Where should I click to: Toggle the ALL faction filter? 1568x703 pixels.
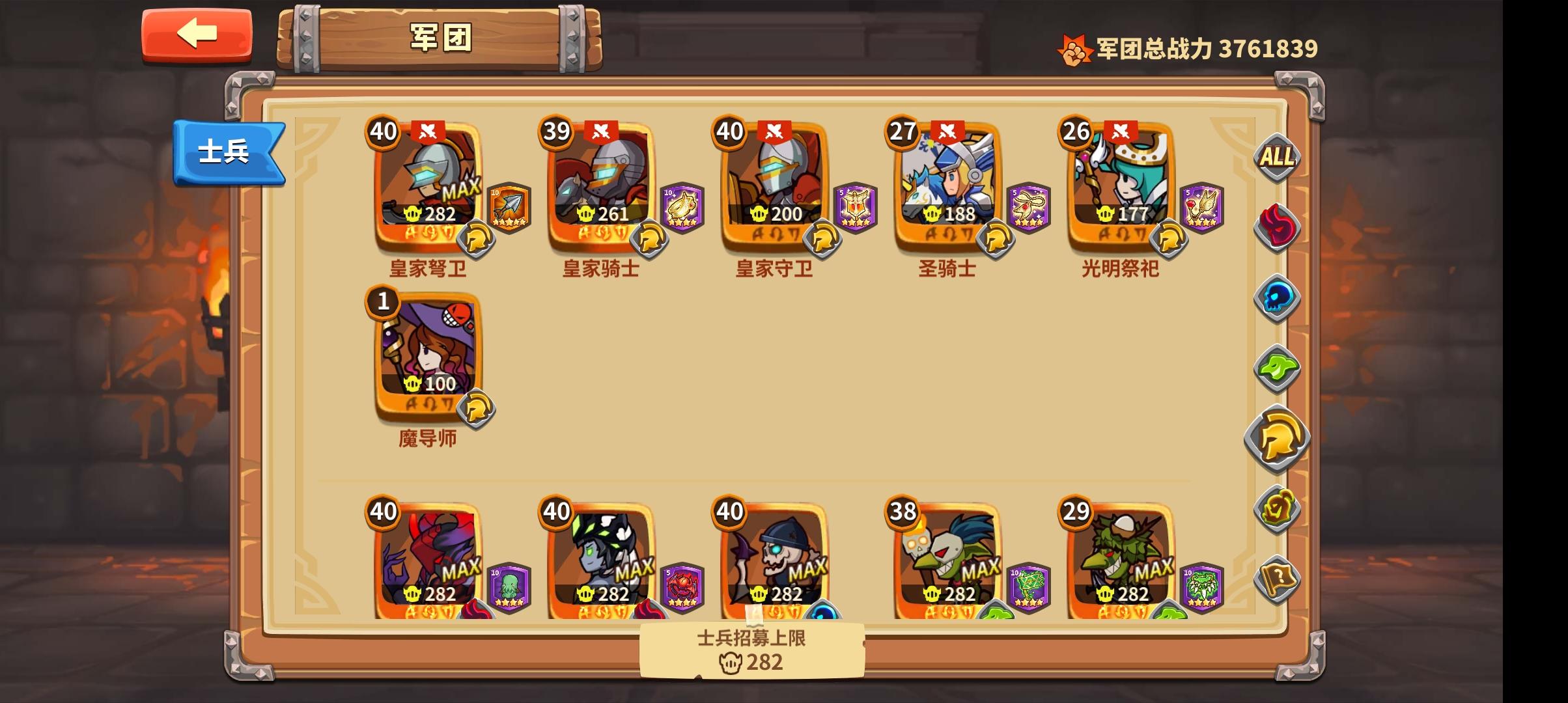[x=1277, y=157]
